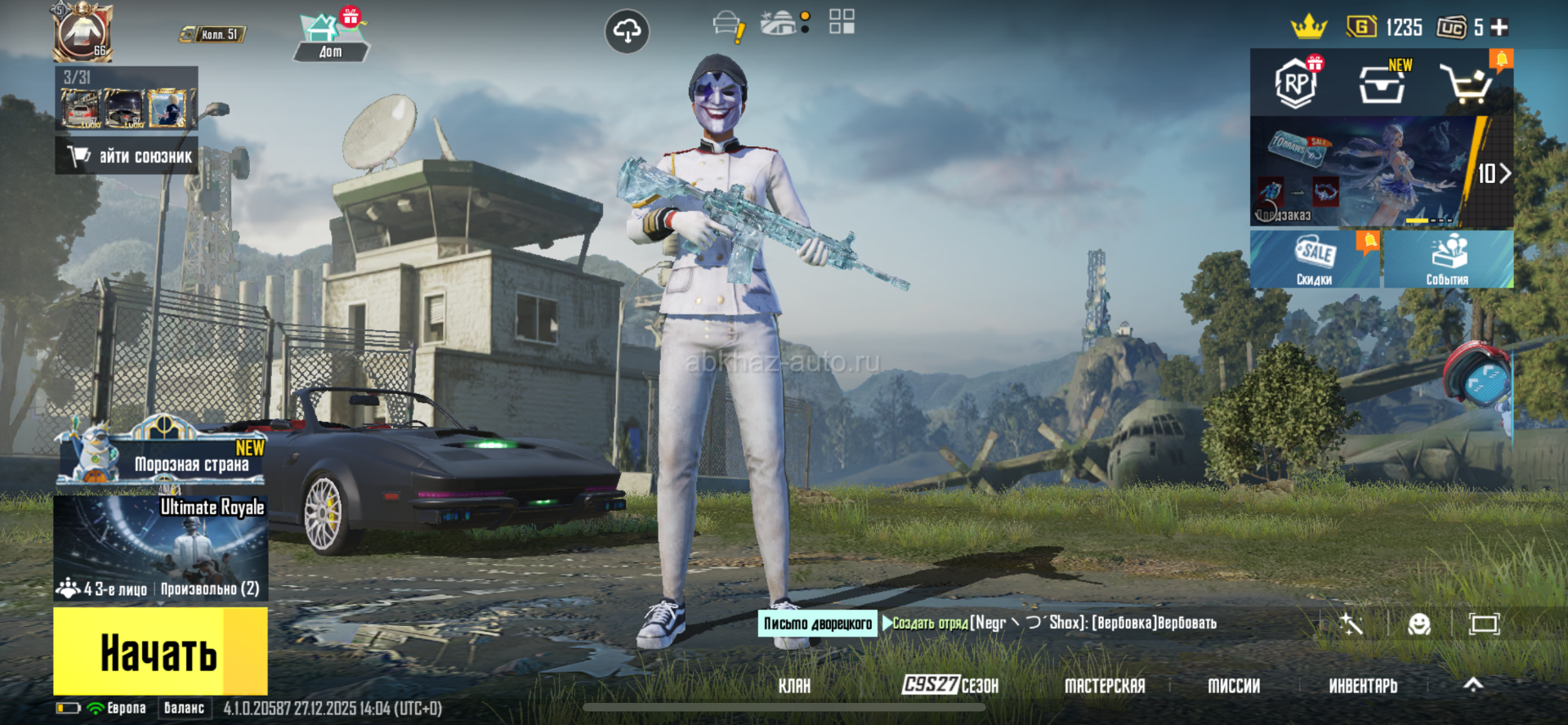Open the Ultimate Royale mode selector
The image size is (1568, 725).
tap(161, 545)
